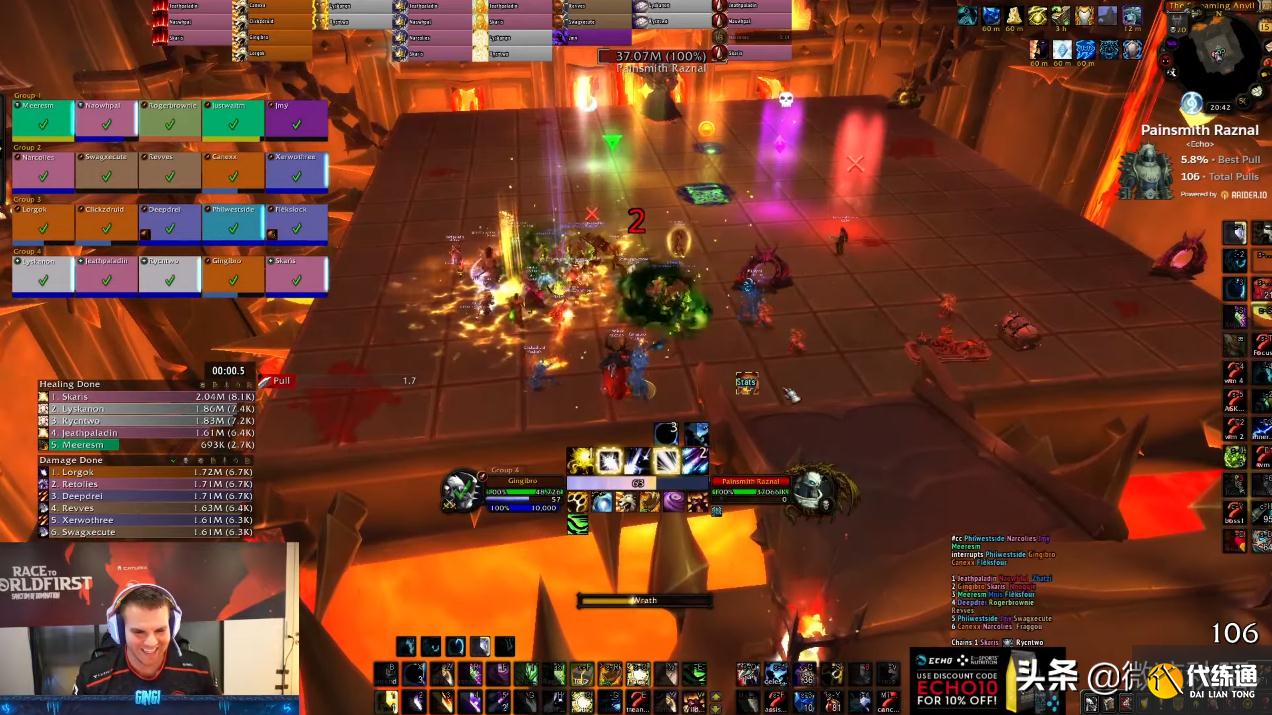The image size is (1272, 715).
Task: Click the Starfall shooting stars icon
Action: point(638,461)
